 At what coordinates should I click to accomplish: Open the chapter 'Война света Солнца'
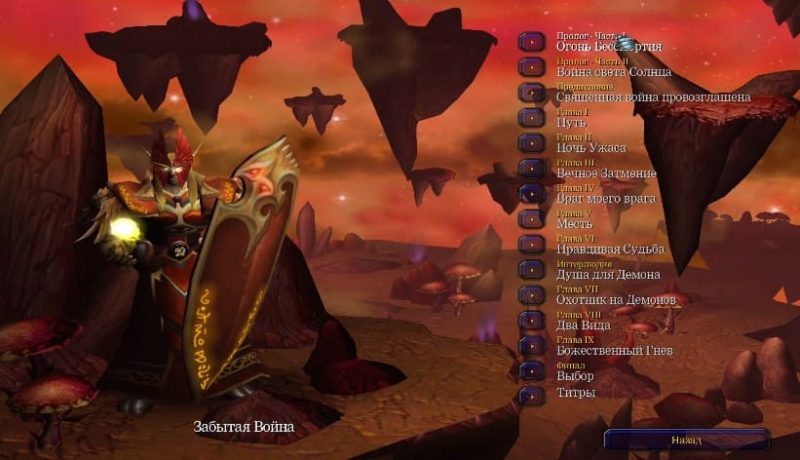click(x=532, y=68)
